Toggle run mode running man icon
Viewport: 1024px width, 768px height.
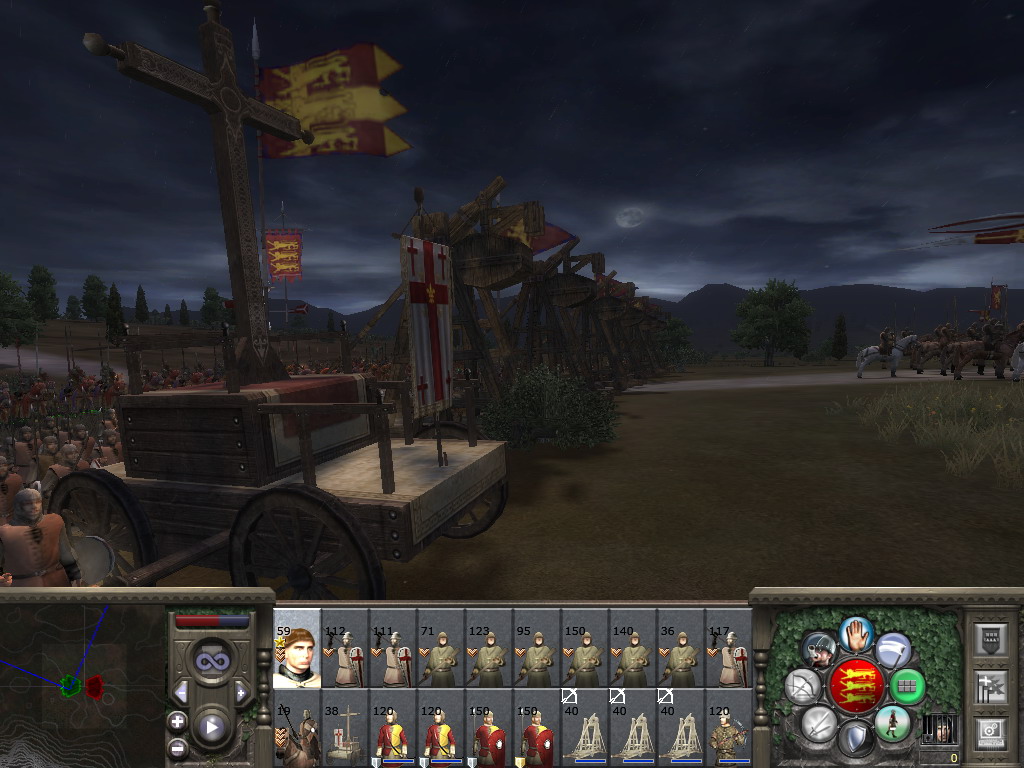pyautogui.click(x=893, y=722)
